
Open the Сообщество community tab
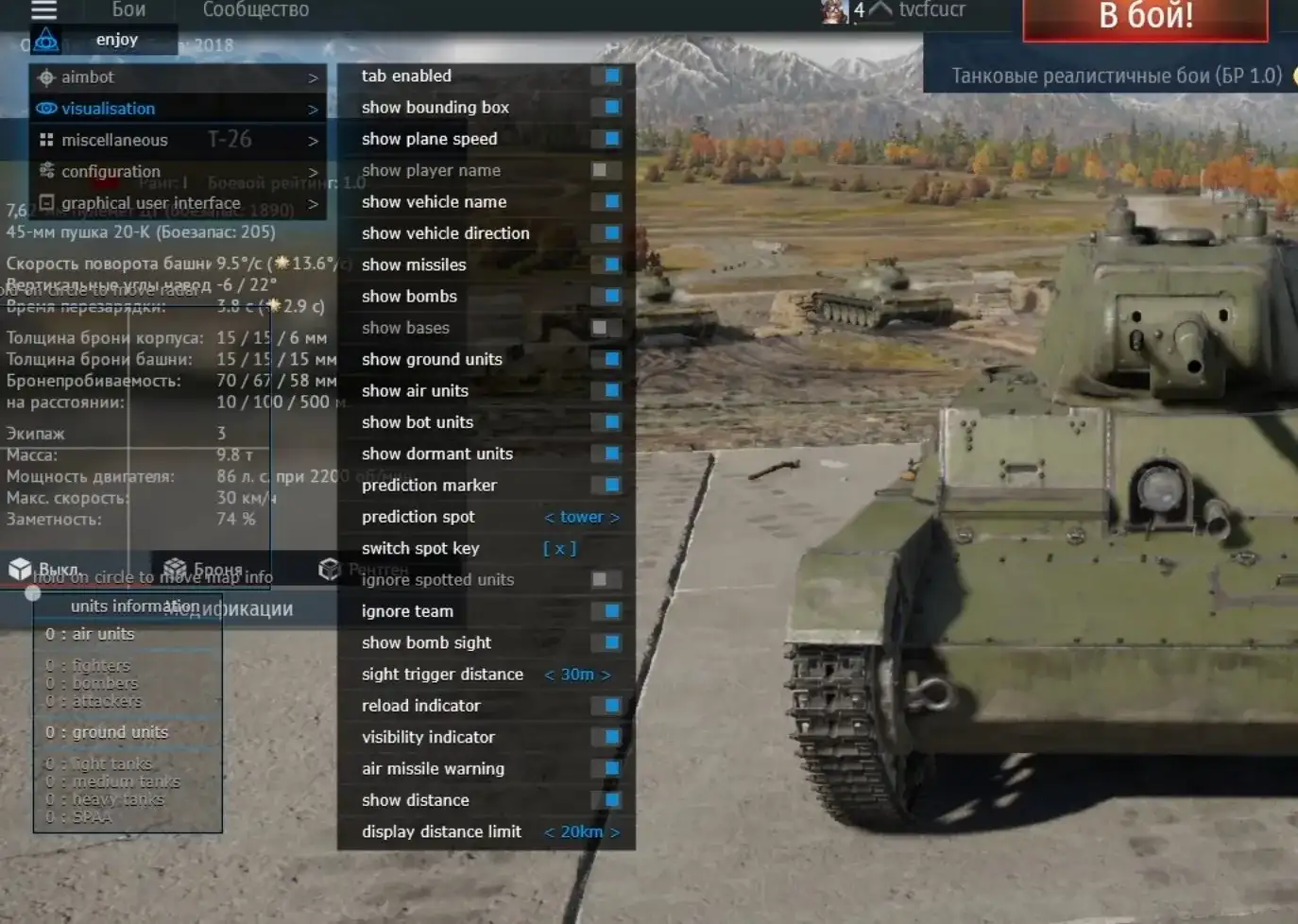pos(256,10)
